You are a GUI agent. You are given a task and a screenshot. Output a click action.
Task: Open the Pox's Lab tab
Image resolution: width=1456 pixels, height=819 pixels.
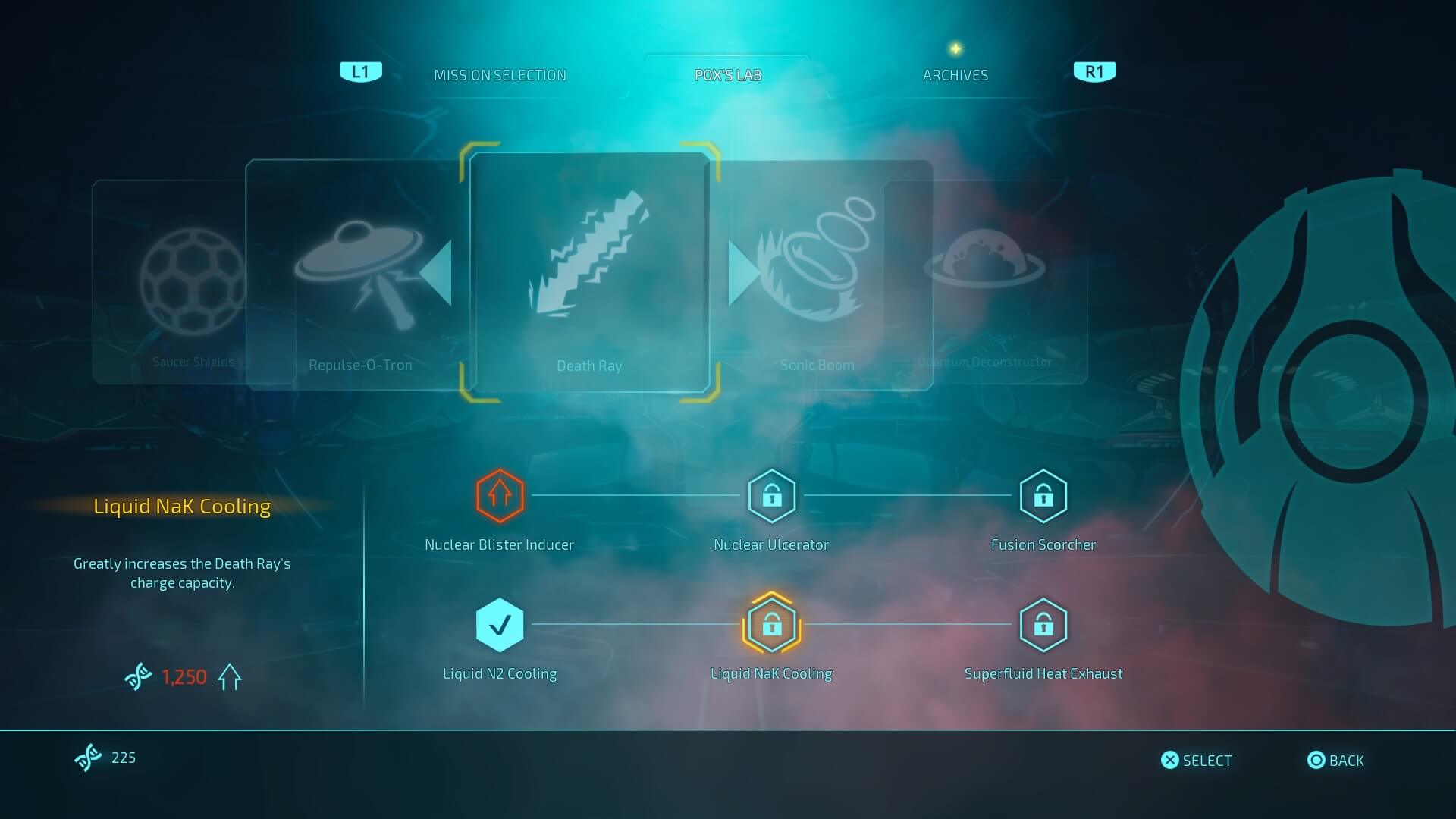(728, 75)
